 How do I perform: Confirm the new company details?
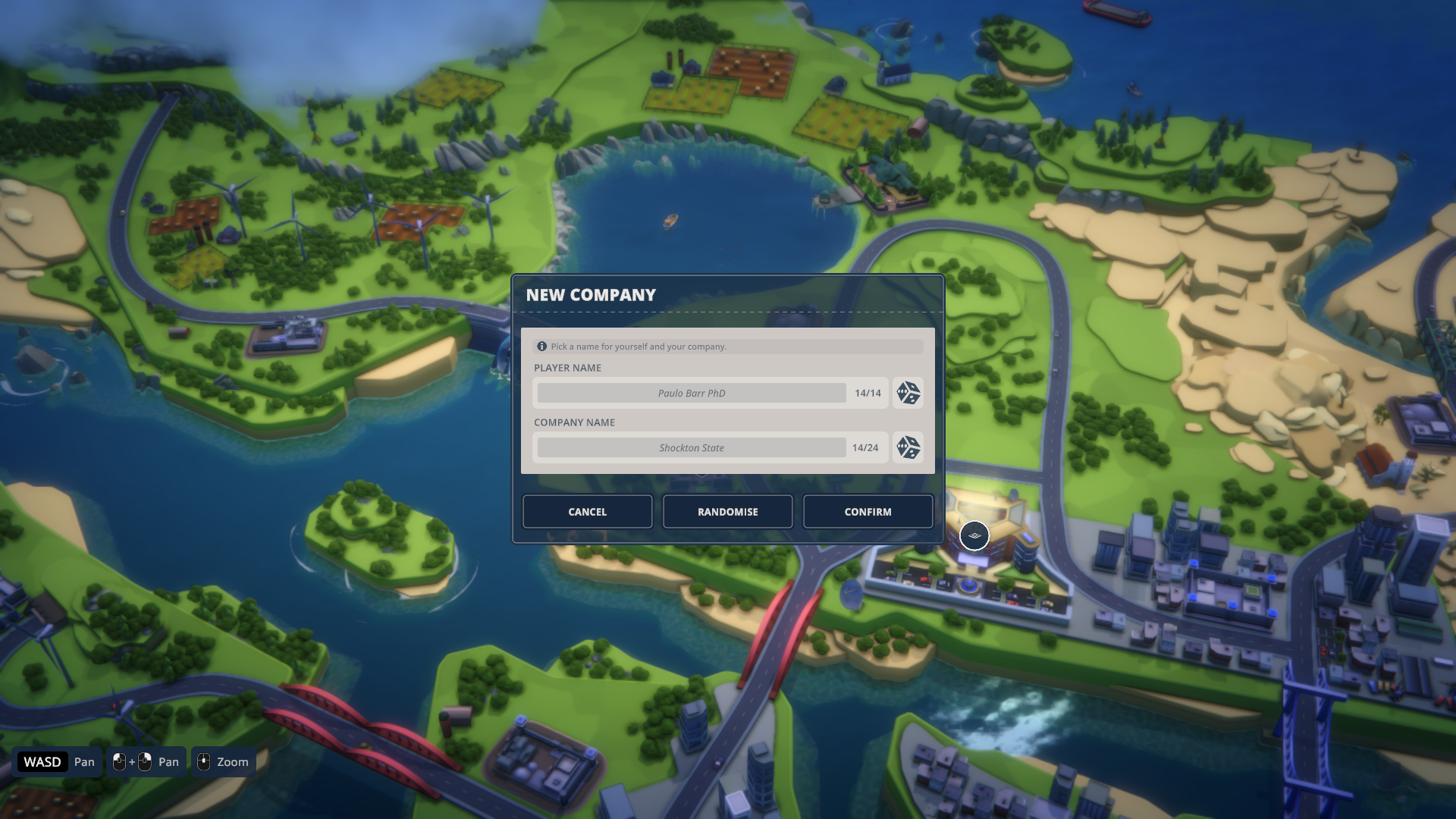(x=868, y=512)
